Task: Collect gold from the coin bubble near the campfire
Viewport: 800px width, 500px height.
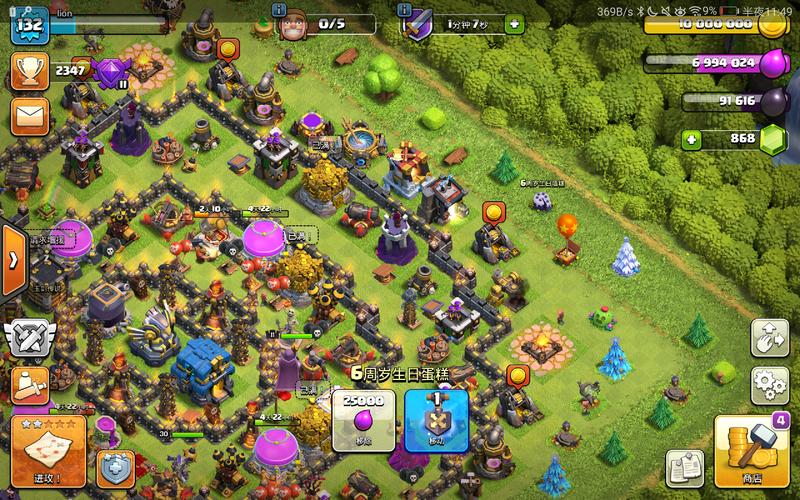Action: [517, 376]
